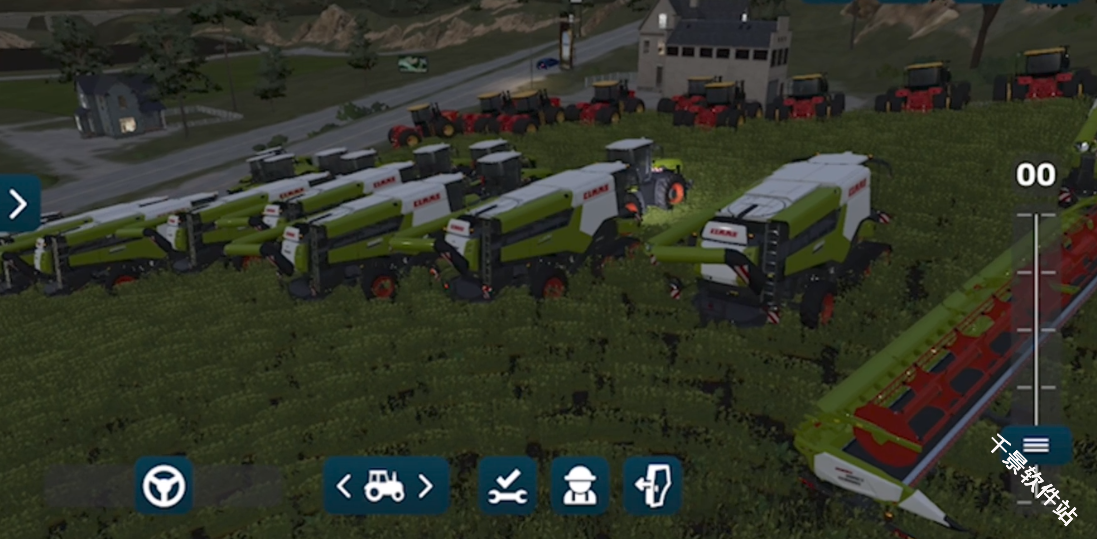Exit the vehicle with the door button

pyautogui.click(x=652, y=486)
